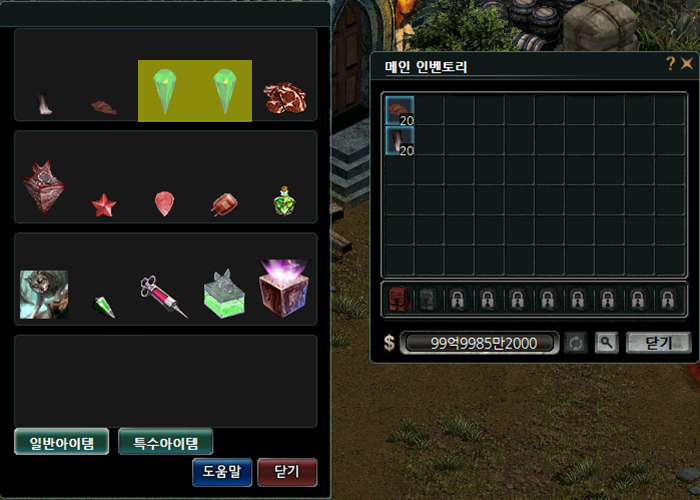This screenshot has width=700, height=500.
Task: Choose the pink petal-shaped item
Action: point(164,204)
